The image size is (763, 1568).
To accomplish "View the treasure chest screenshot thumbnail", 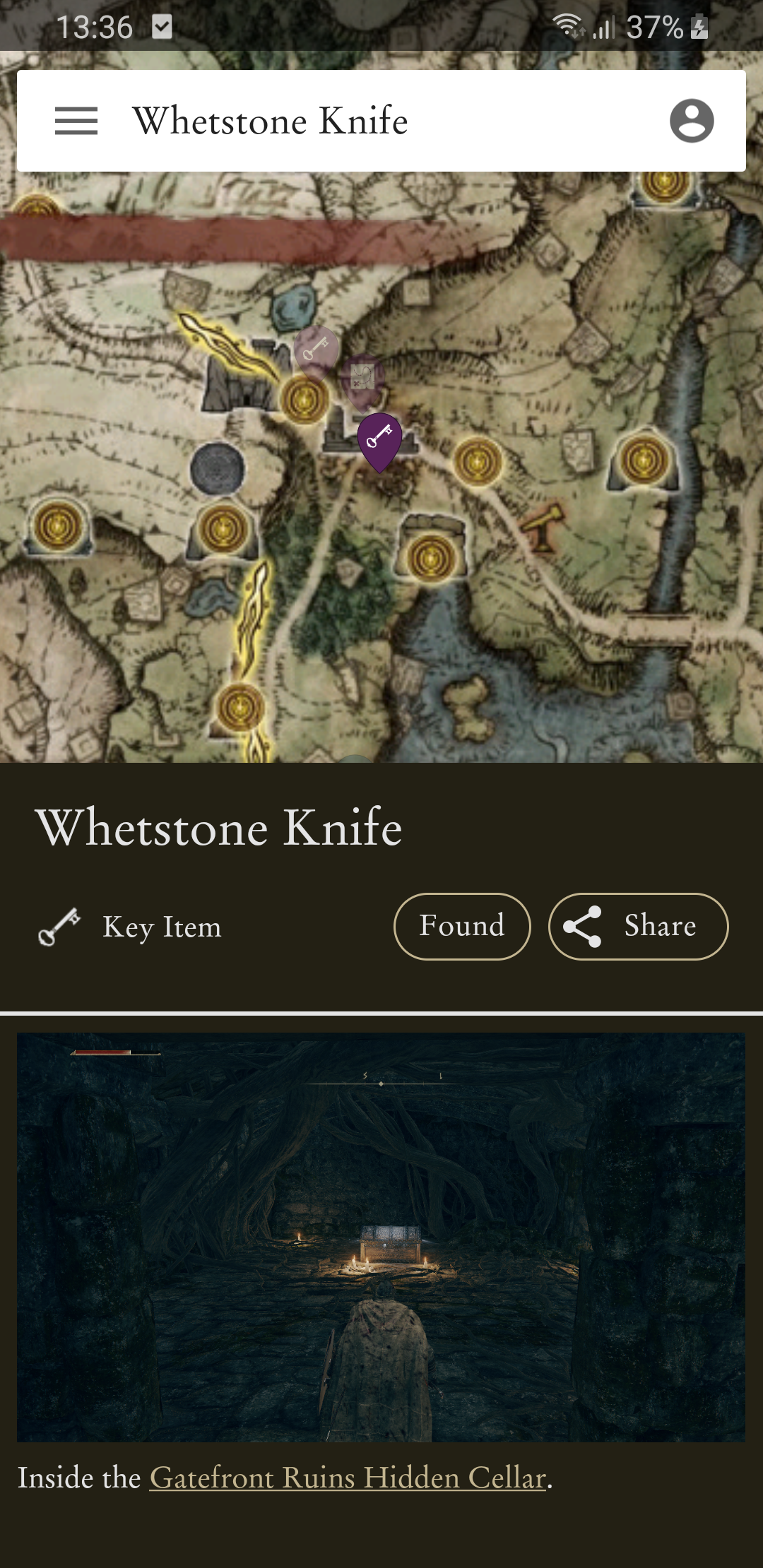I will point(381,1237).
